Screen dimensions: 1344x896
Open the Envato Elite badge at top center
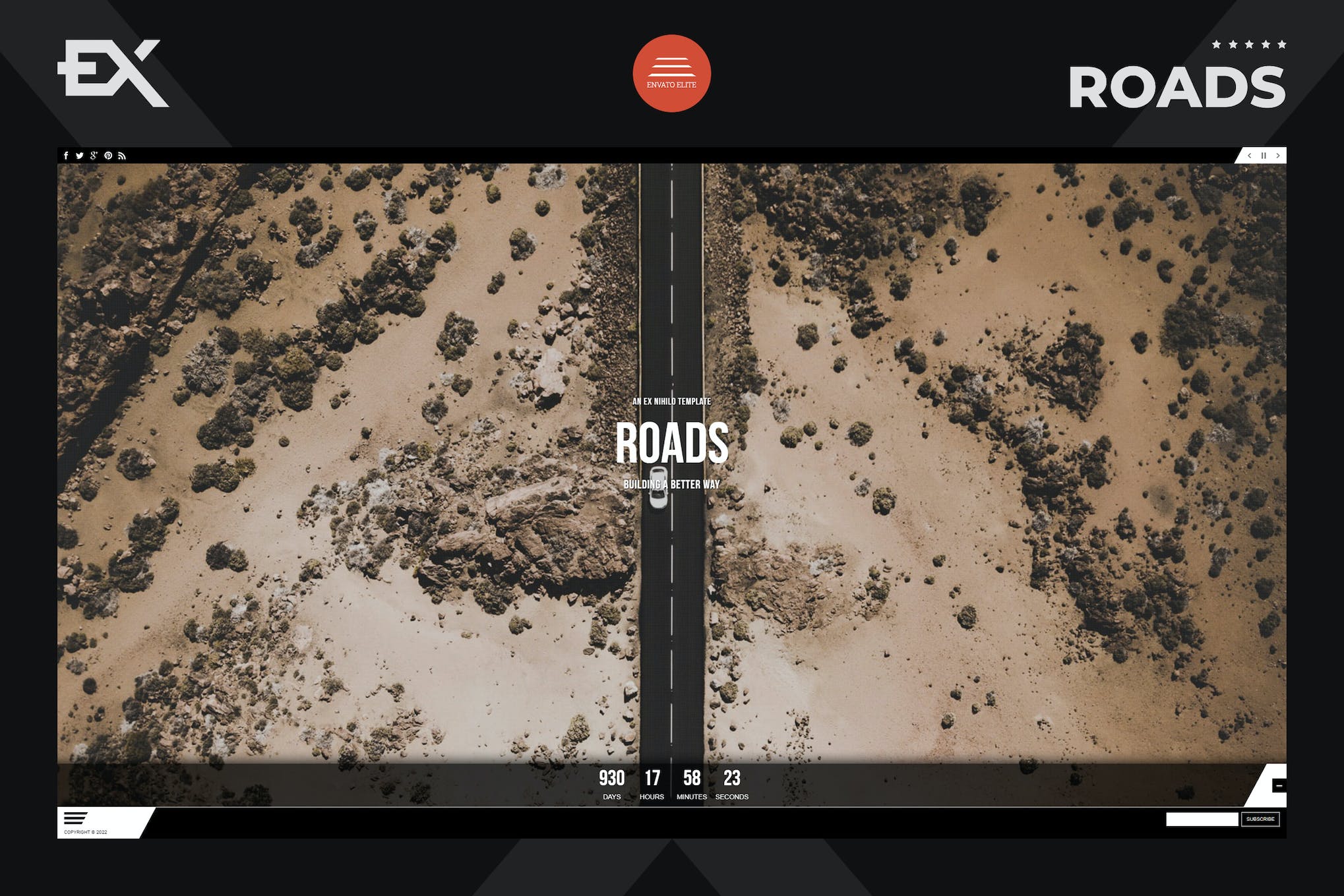[671, 73]
